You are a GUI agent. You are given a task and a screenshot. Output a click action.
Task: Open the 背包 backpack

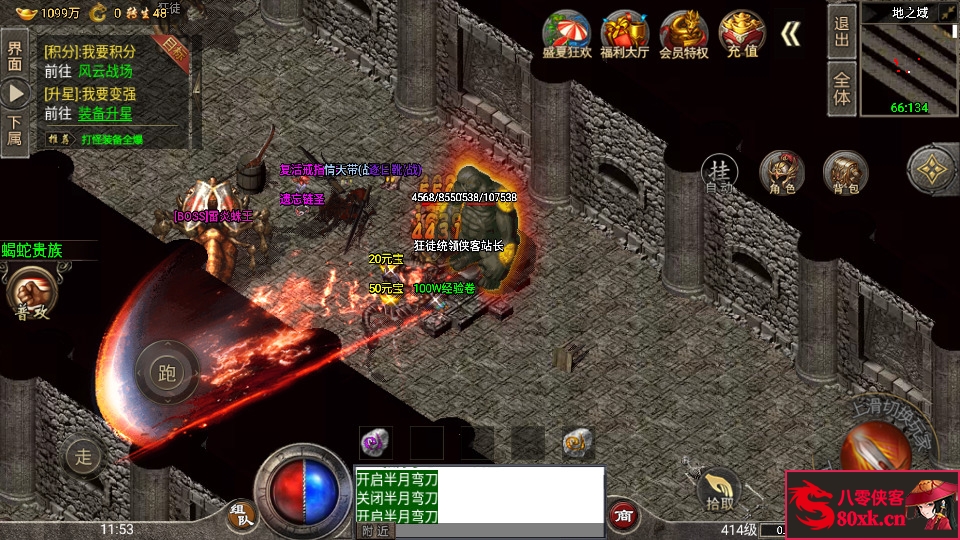pos(845,173)
